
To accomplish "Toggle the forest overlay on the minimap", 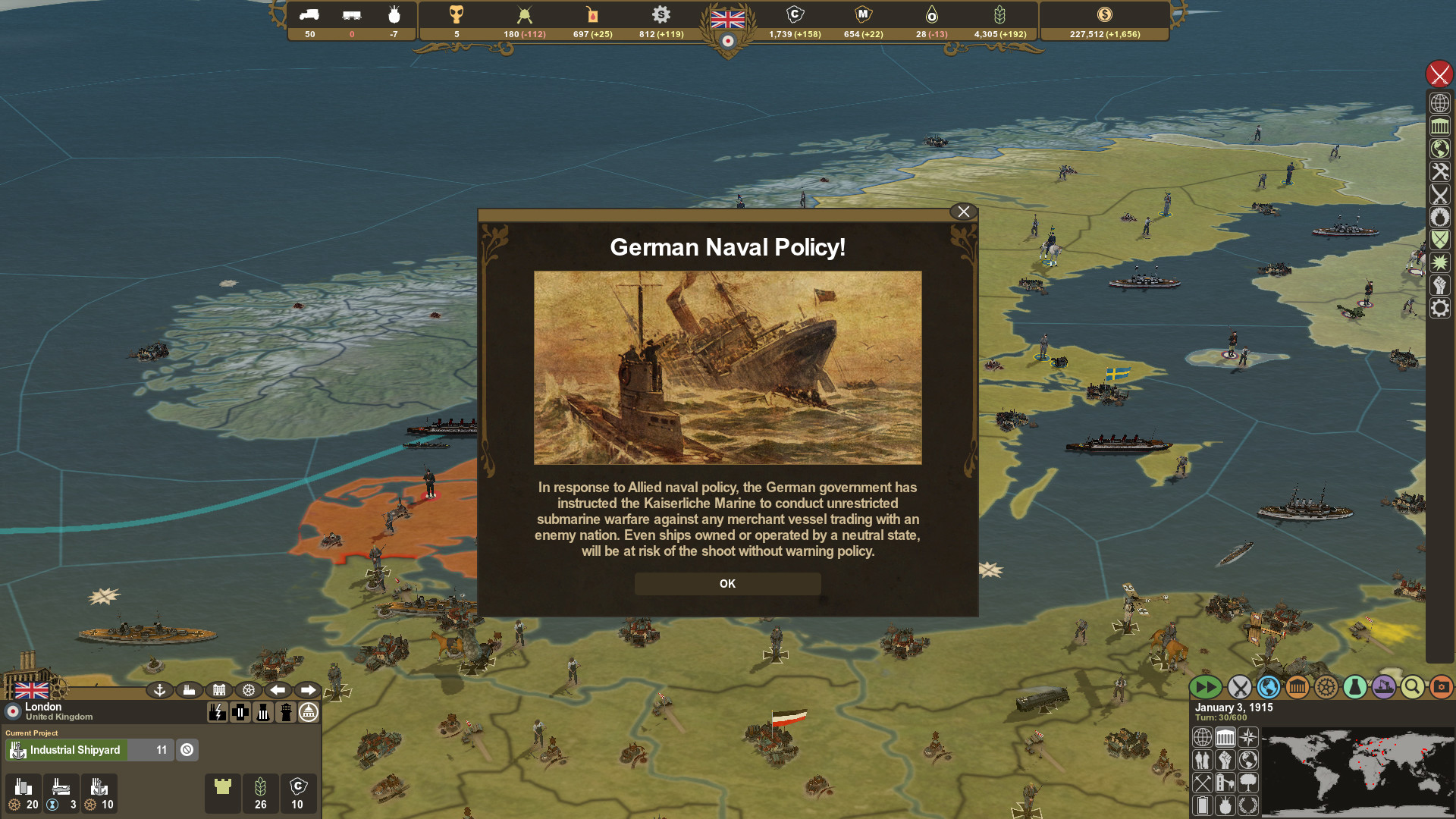I will click(1247, 783).
